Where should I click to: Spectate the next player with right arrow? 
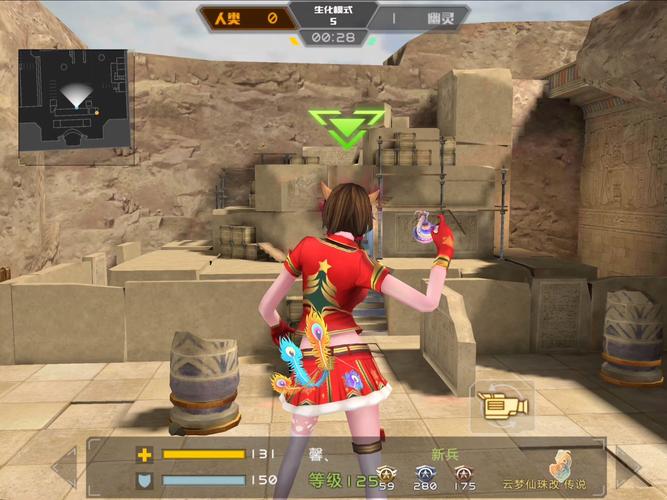628,467
